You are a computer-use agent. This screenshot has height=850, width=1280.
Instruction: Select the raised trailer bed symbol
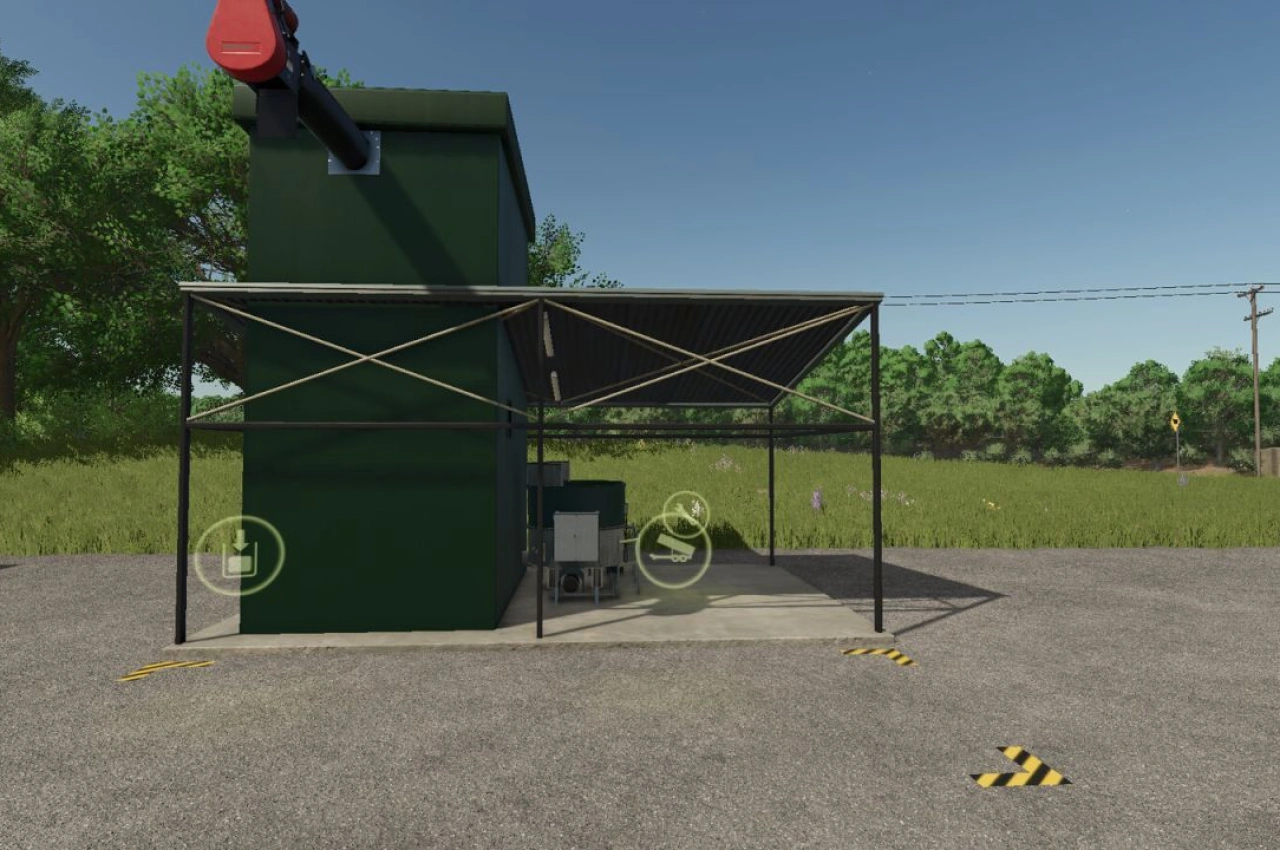tap(675, 544)
